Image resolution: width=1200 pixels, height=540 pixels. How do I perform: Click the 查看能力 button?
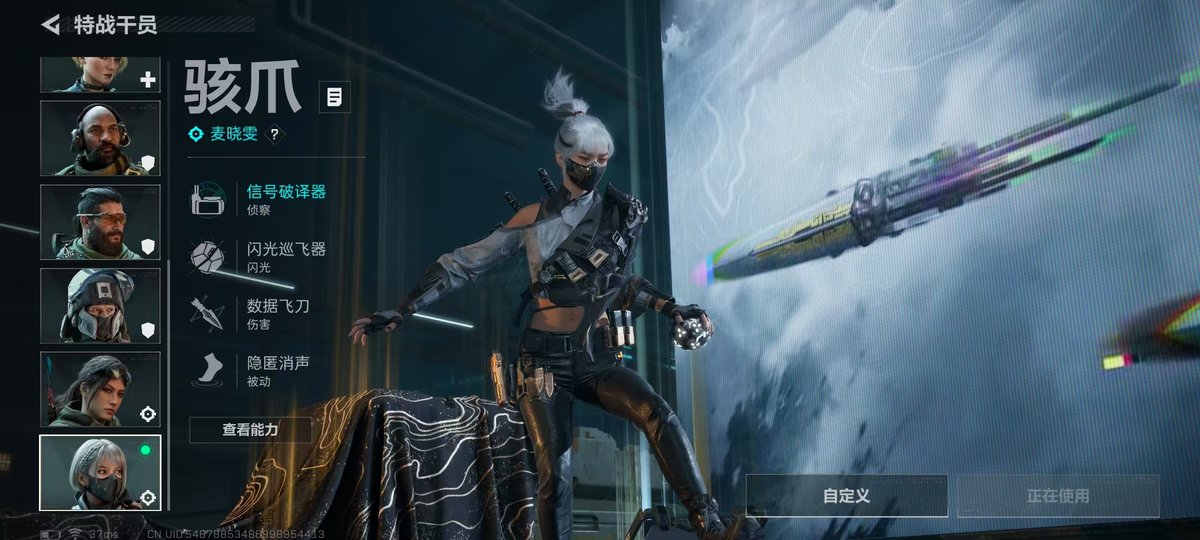pyautogui.click(x=250, y=430)
